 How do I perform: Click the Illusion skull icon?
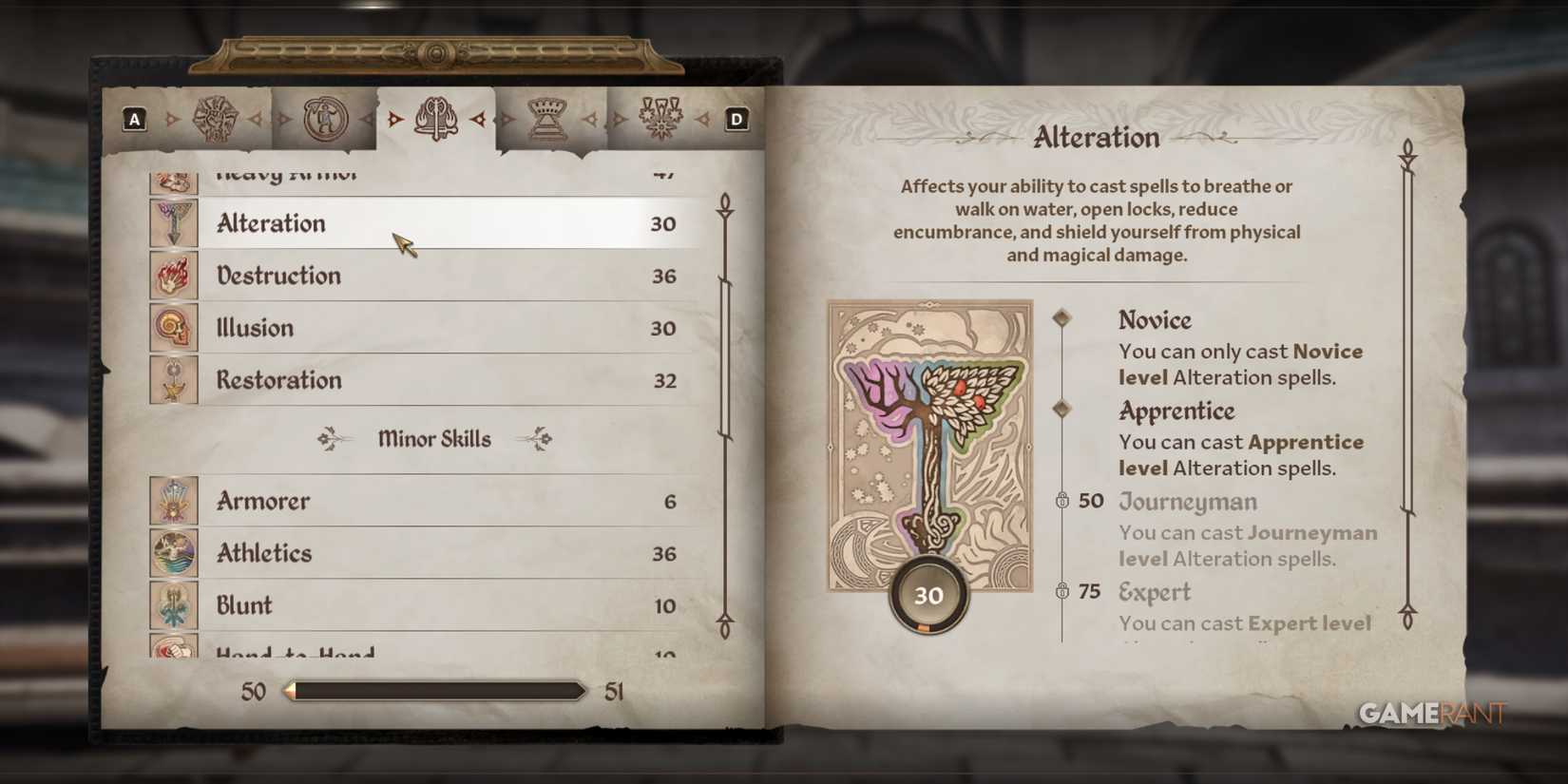click(x=173, y=327)
